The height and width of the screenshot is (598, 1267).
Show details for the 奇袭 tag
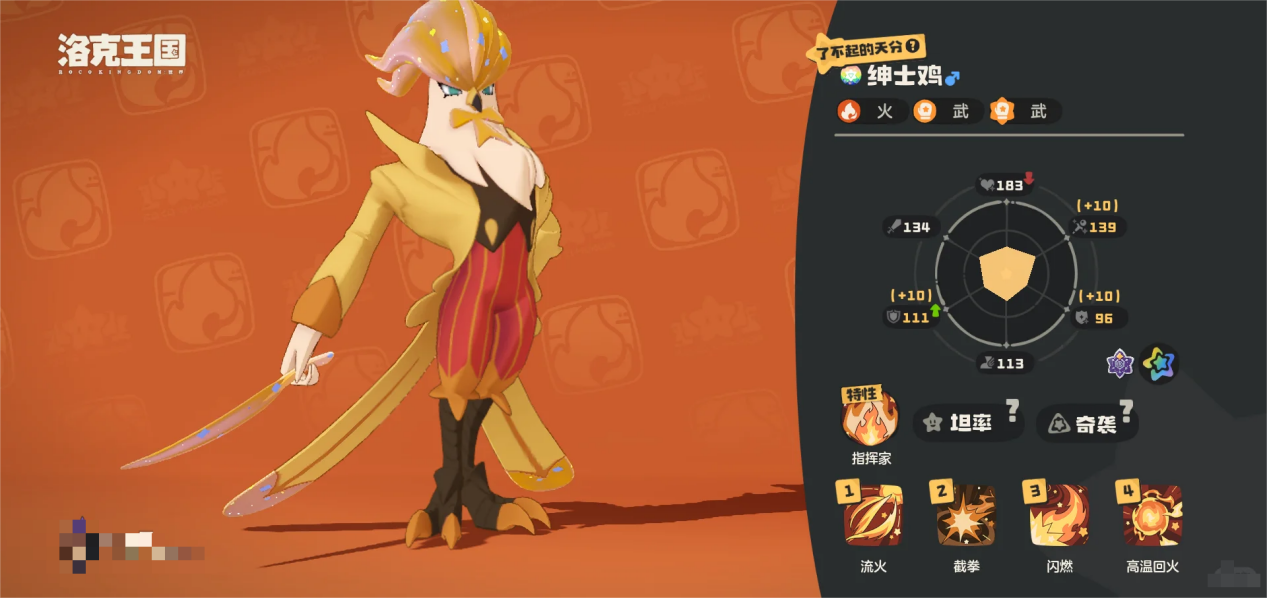click(1086, 424)
